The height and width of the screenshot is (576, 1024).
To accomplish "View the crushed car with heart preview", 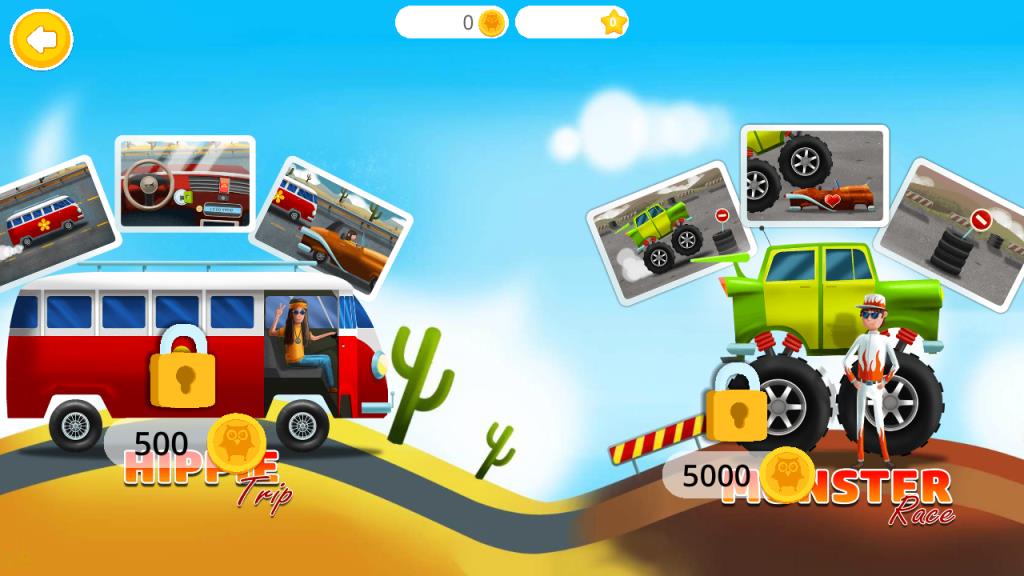I will 814,174.
